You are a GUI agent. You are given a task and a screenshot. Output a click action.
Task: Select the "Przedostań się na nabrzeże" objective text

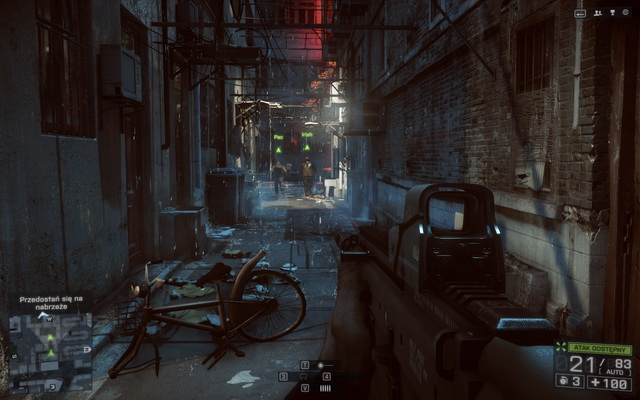pyautogui.click(x=51, y=303)
